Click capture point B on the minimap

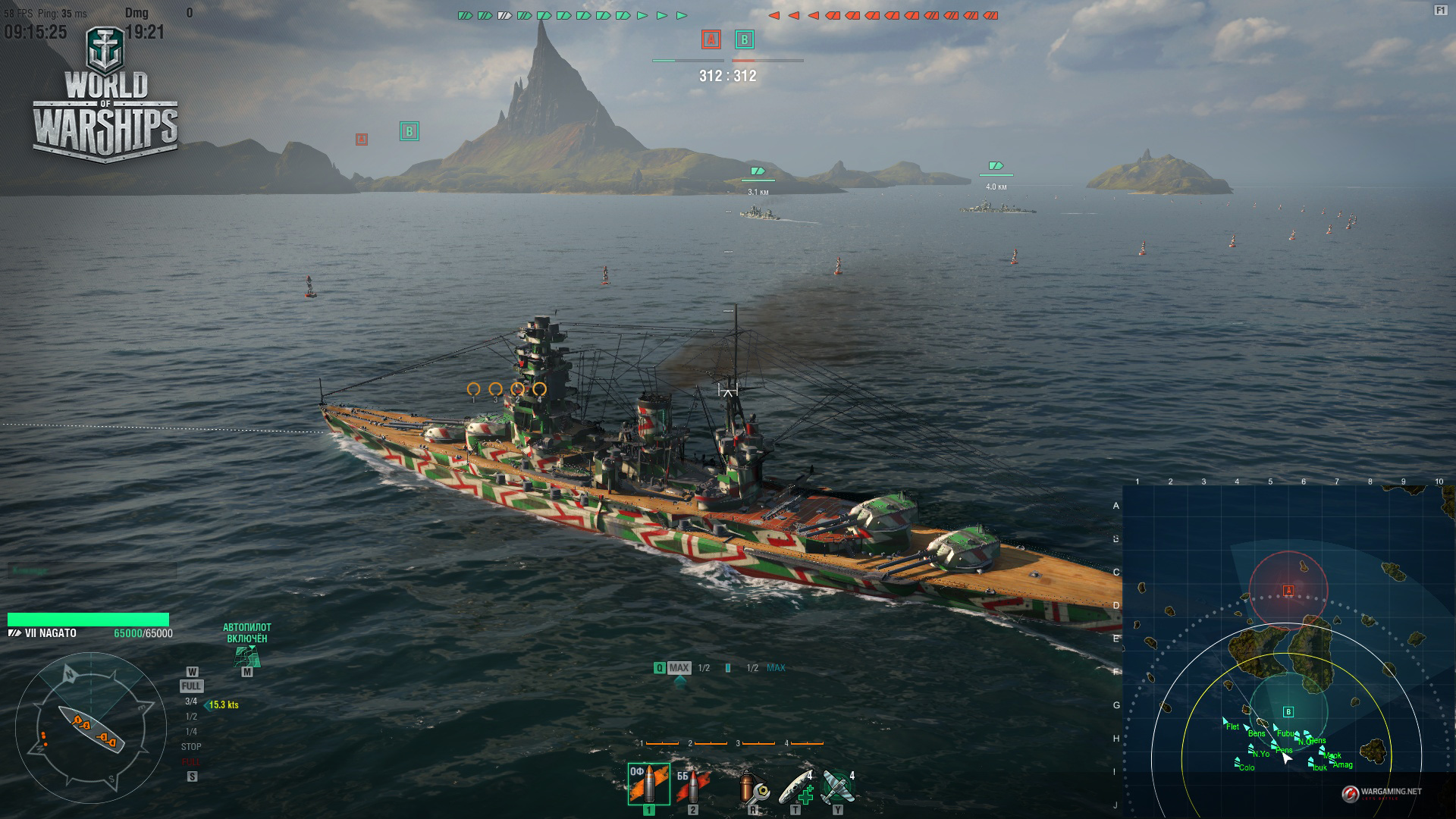coord(1288,711)
